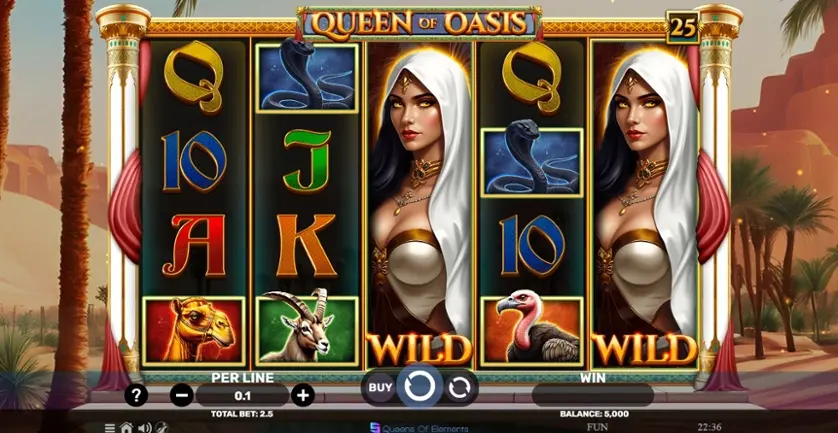
Task: Open the BUY feature option
Action: (380, 386)
